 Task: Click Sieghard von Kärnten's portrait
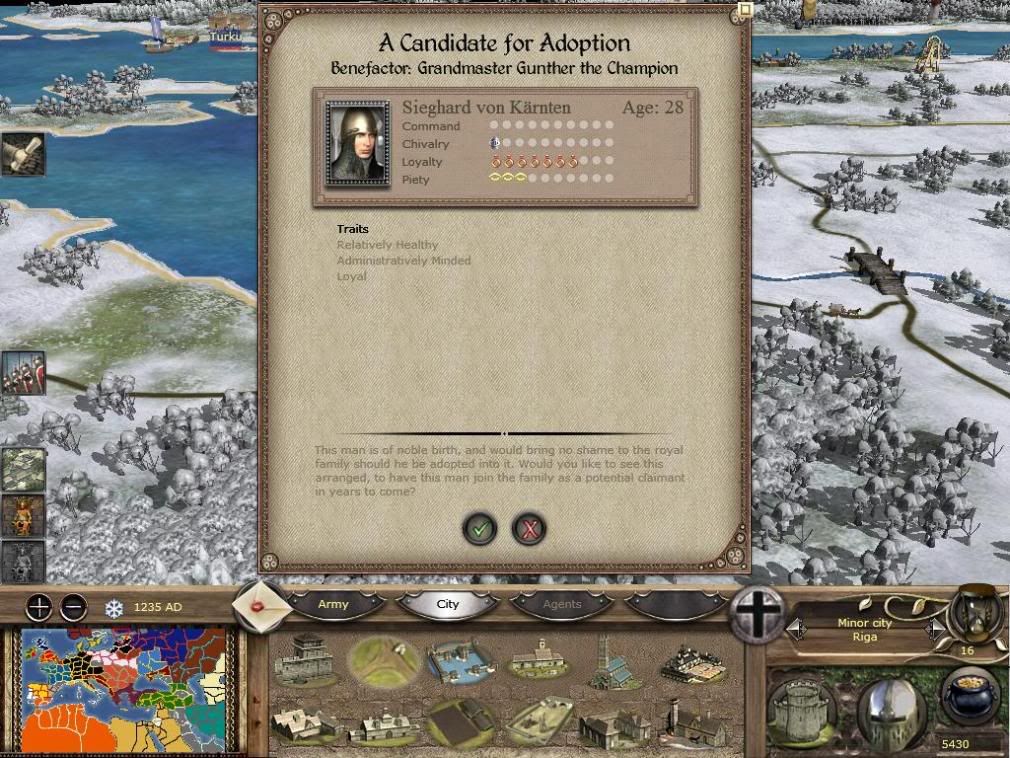357,144
